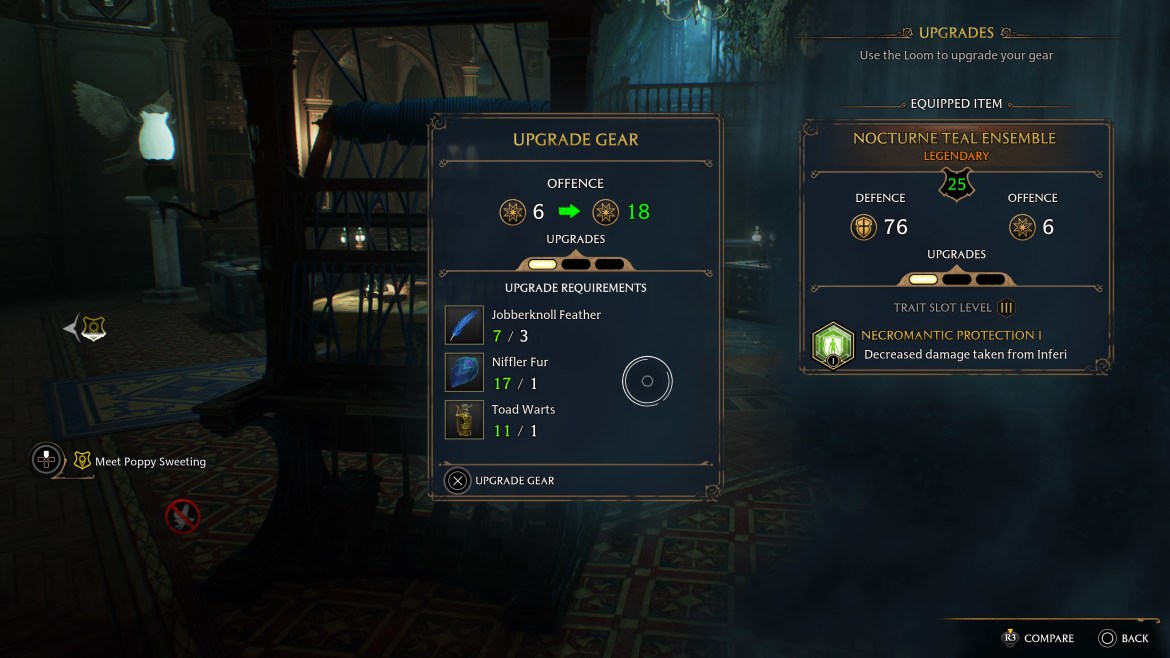Open the Compare option
Image resolution: width=1170 pixels, height=658 pixels.
[1038, 638]
